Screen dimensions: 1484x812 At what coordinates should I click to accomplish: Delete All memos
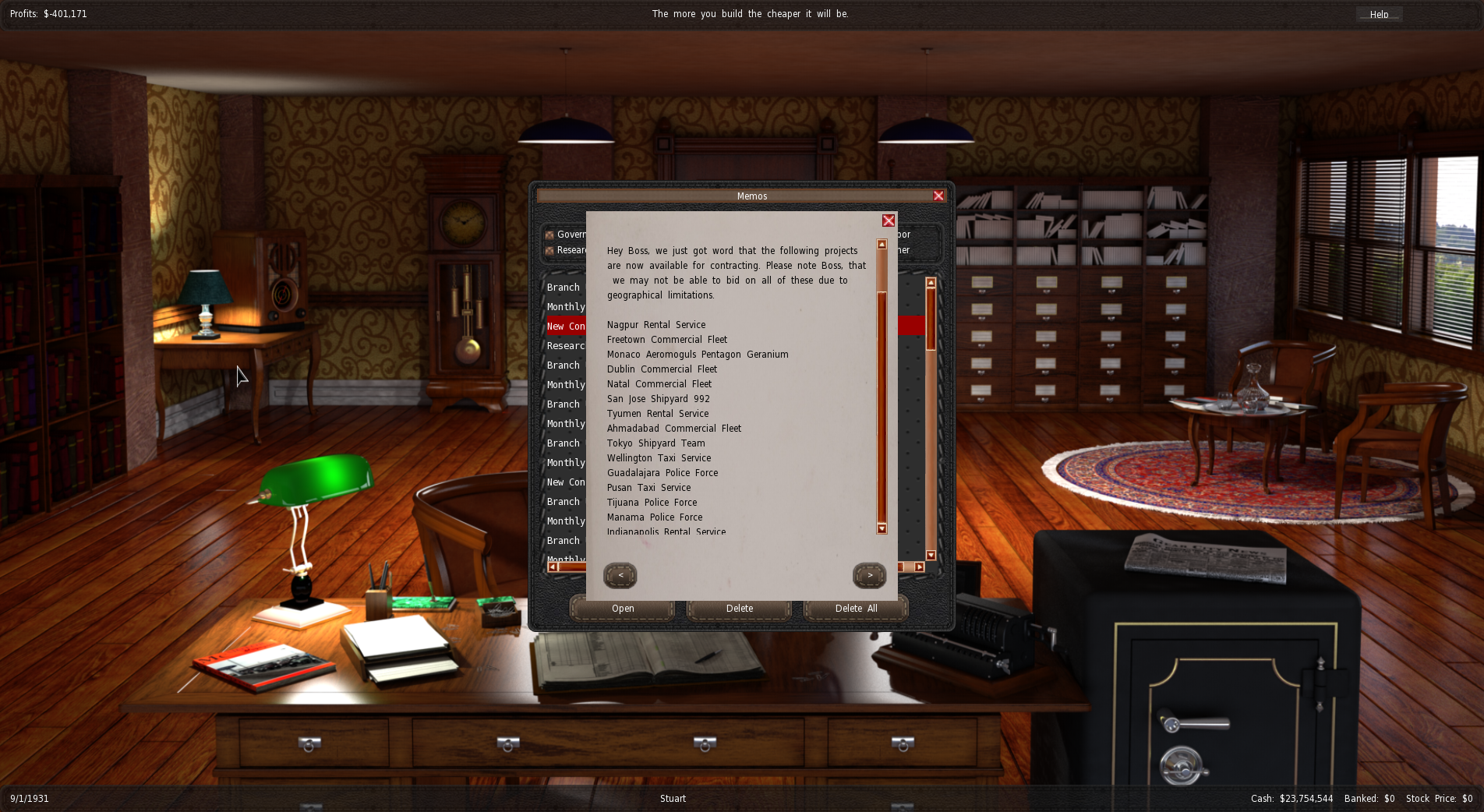click(x=856, y=609)
